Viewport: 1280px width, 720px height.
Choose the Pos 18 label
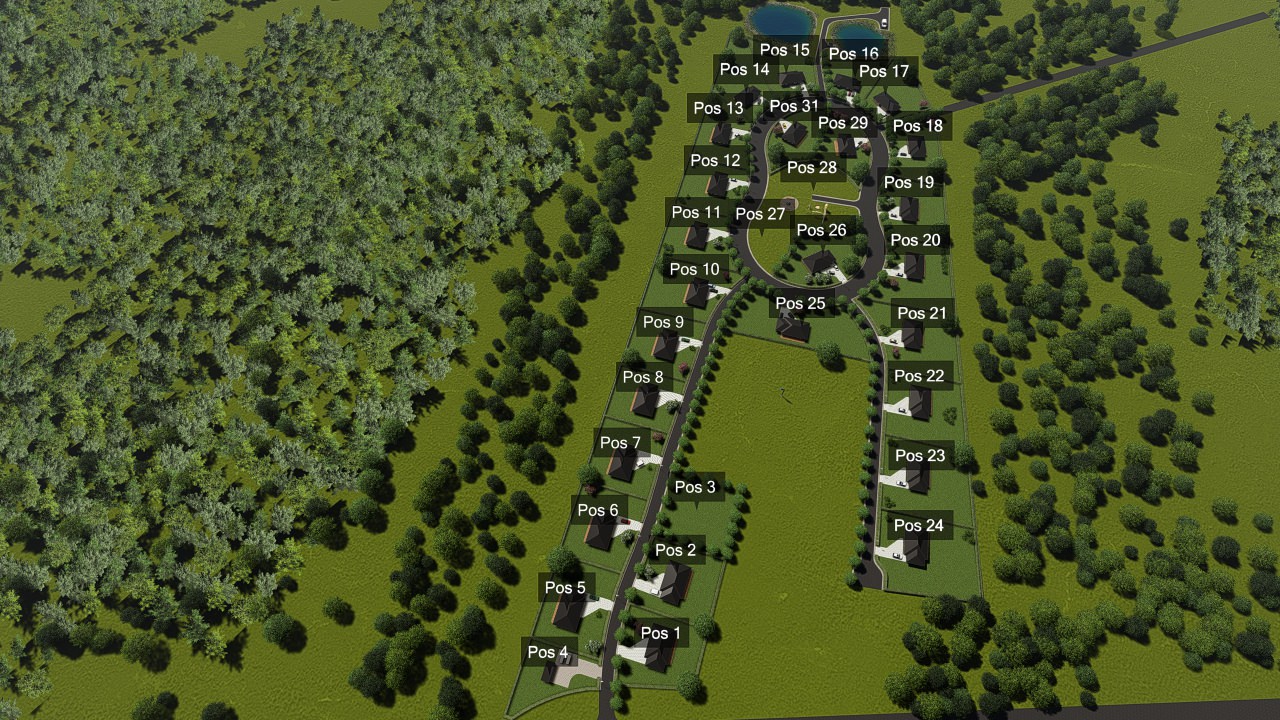918,126
